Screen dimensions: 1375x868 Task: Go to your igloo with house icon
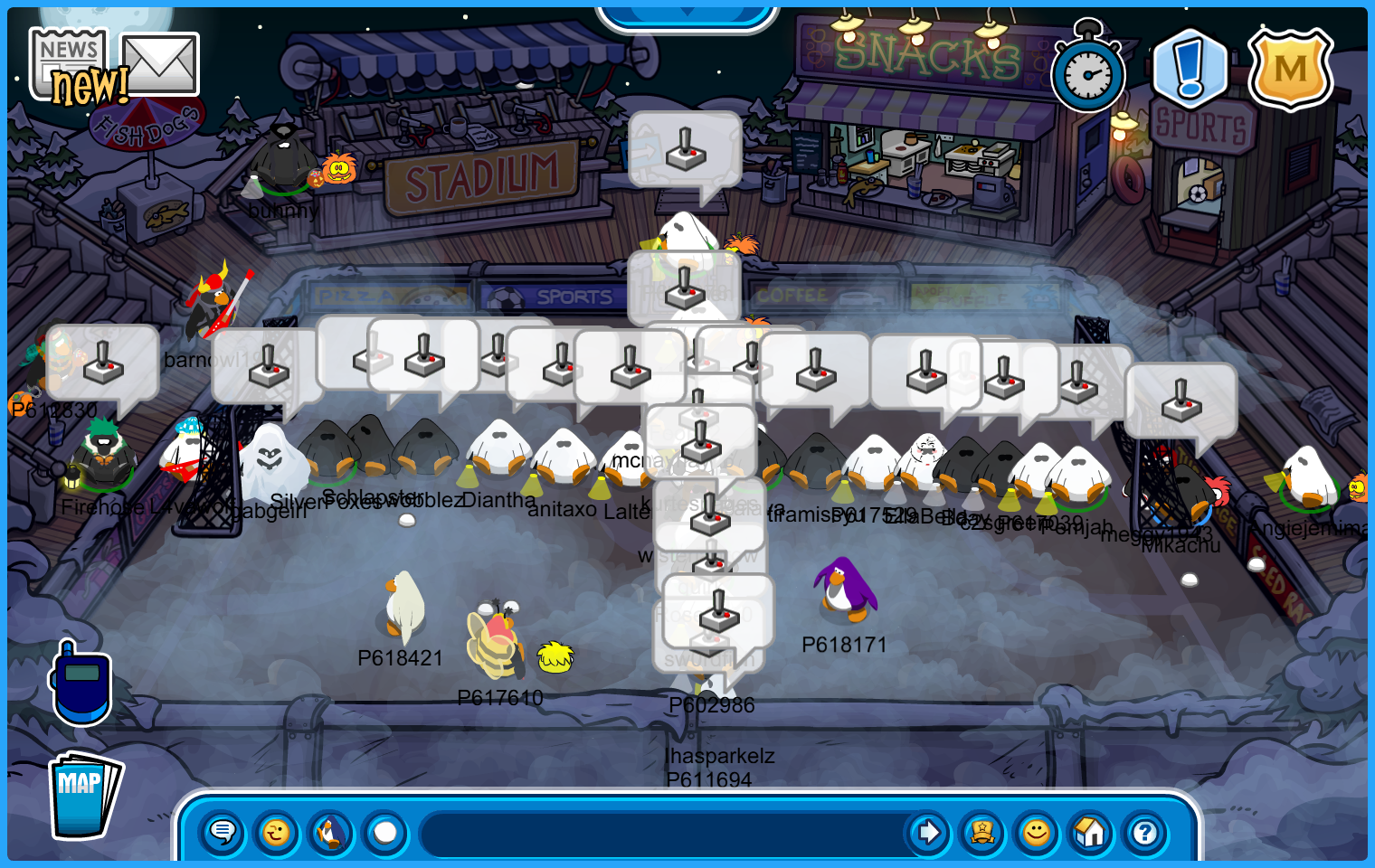click(1091, 832)
